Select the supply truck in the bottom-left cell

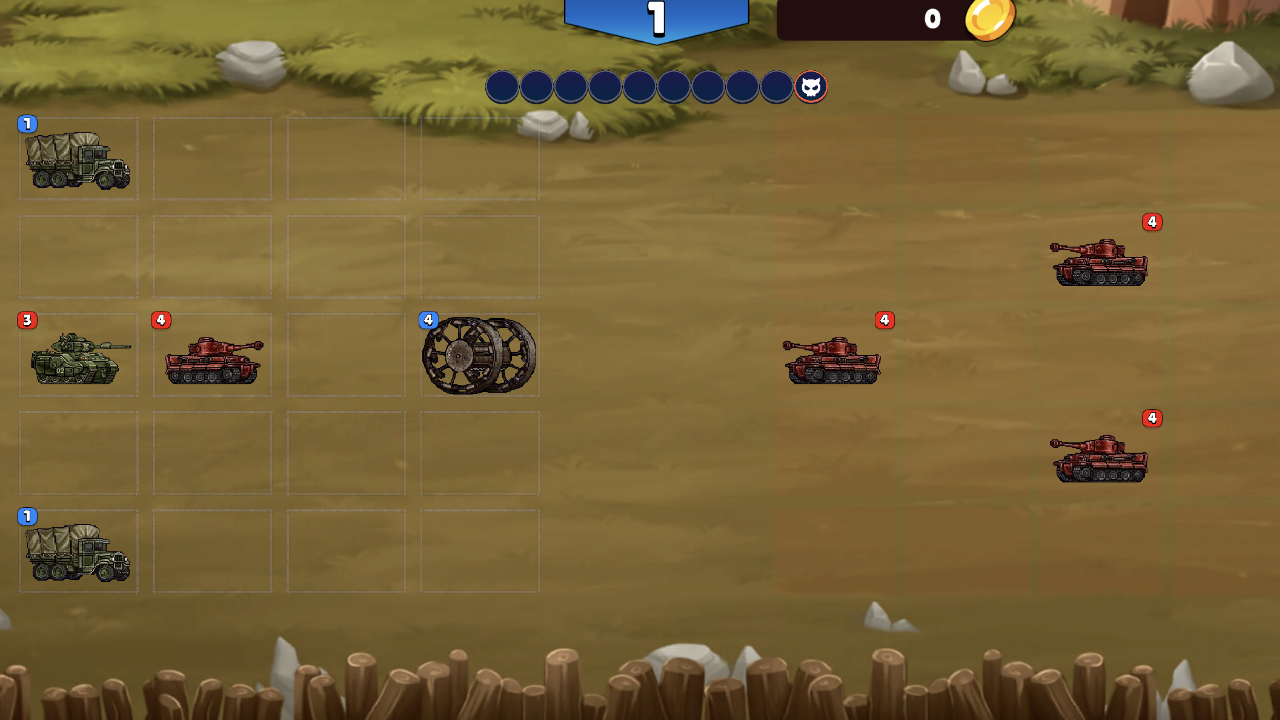(x=78, y=552)
